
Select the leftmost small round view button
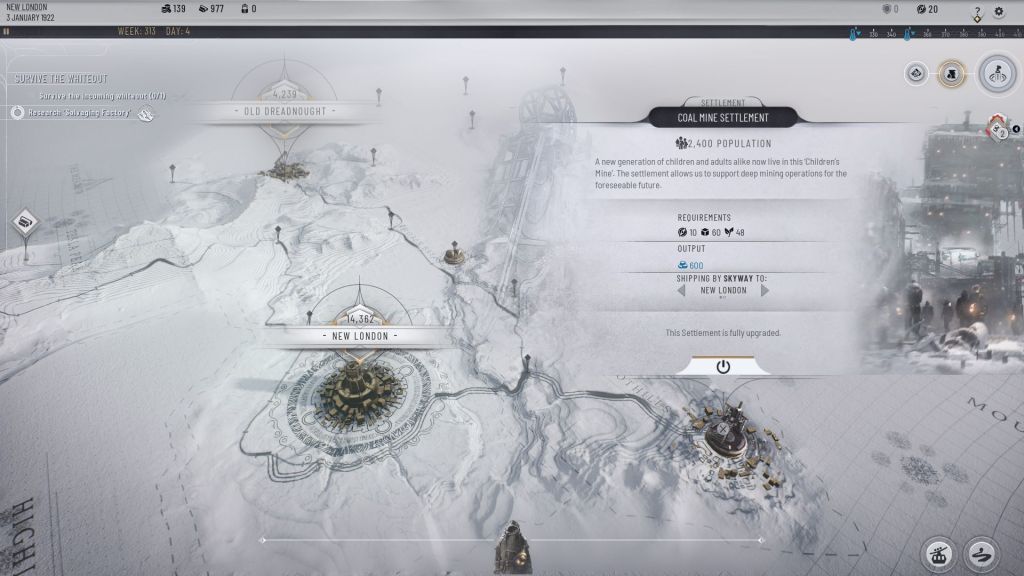coord(916,73)
